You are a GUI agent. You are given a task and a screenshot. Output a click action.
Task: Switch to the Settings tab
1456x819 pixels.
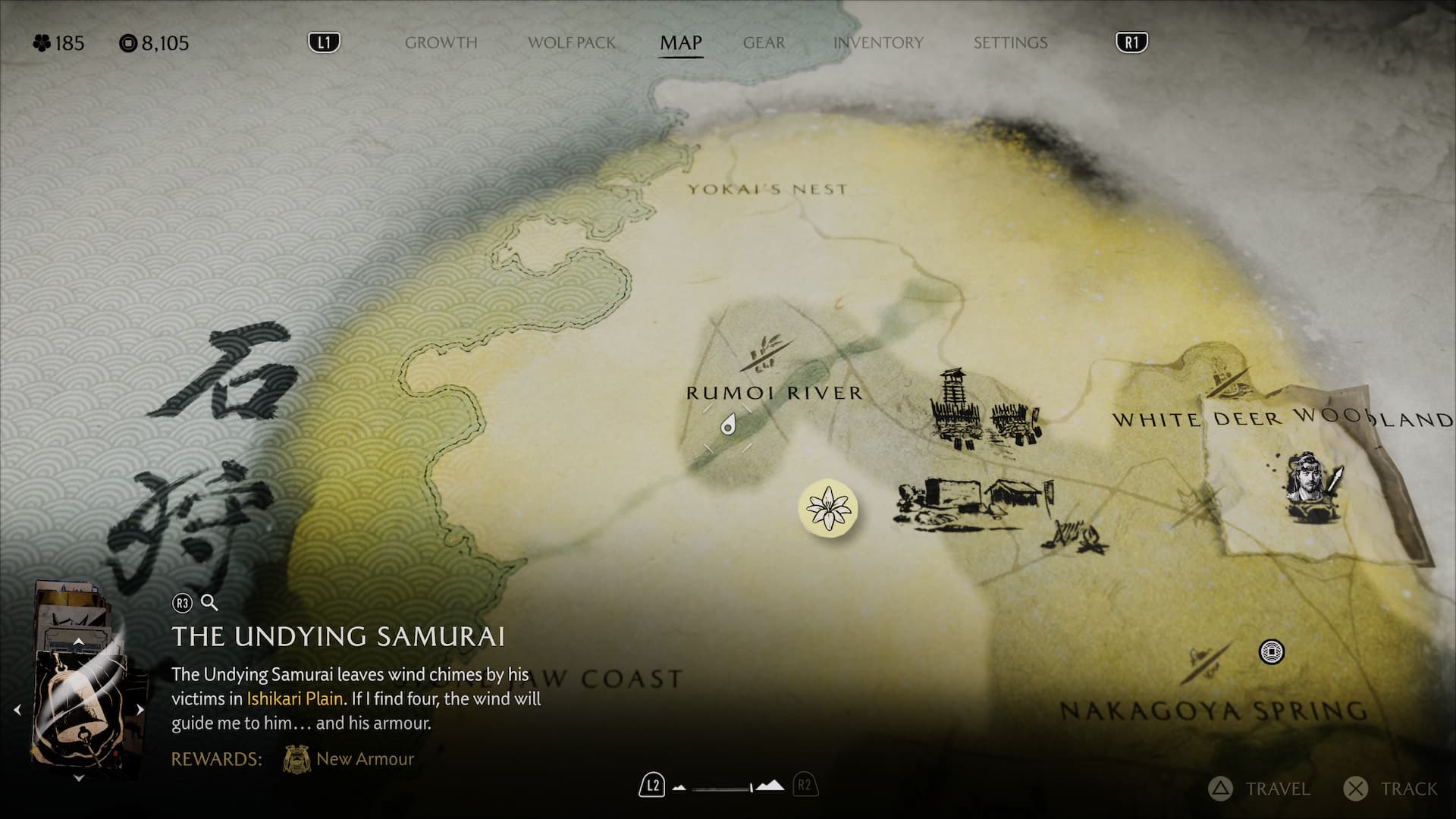coord(1010,43)
